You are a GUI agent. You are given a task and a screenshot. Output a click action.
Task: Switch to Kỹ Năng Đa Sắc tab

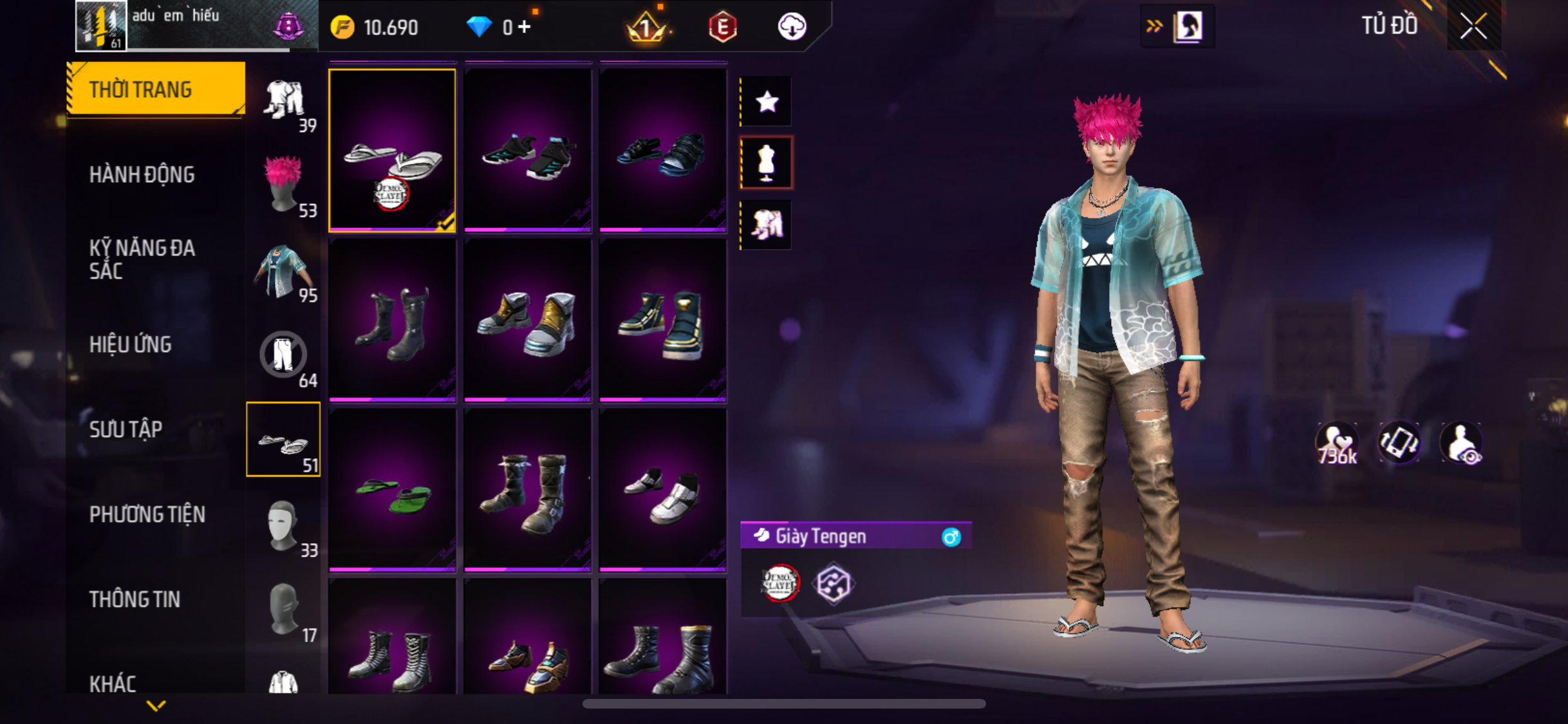pyautogui.click(x=142, y=259)
